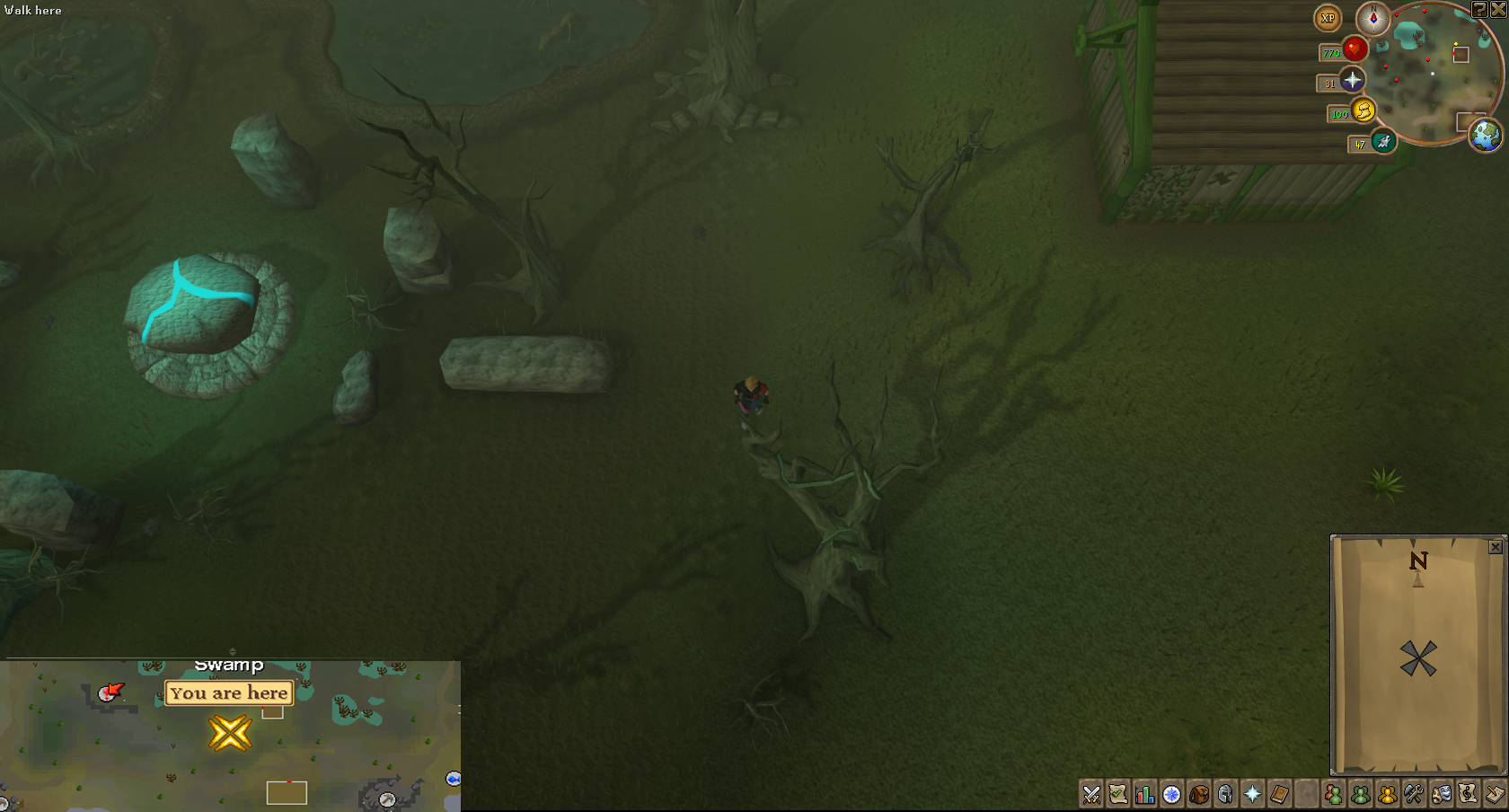Switch to the Skills bar chart tab
The height and width of the screenshot is (812, 1509).
point(1145,794)
